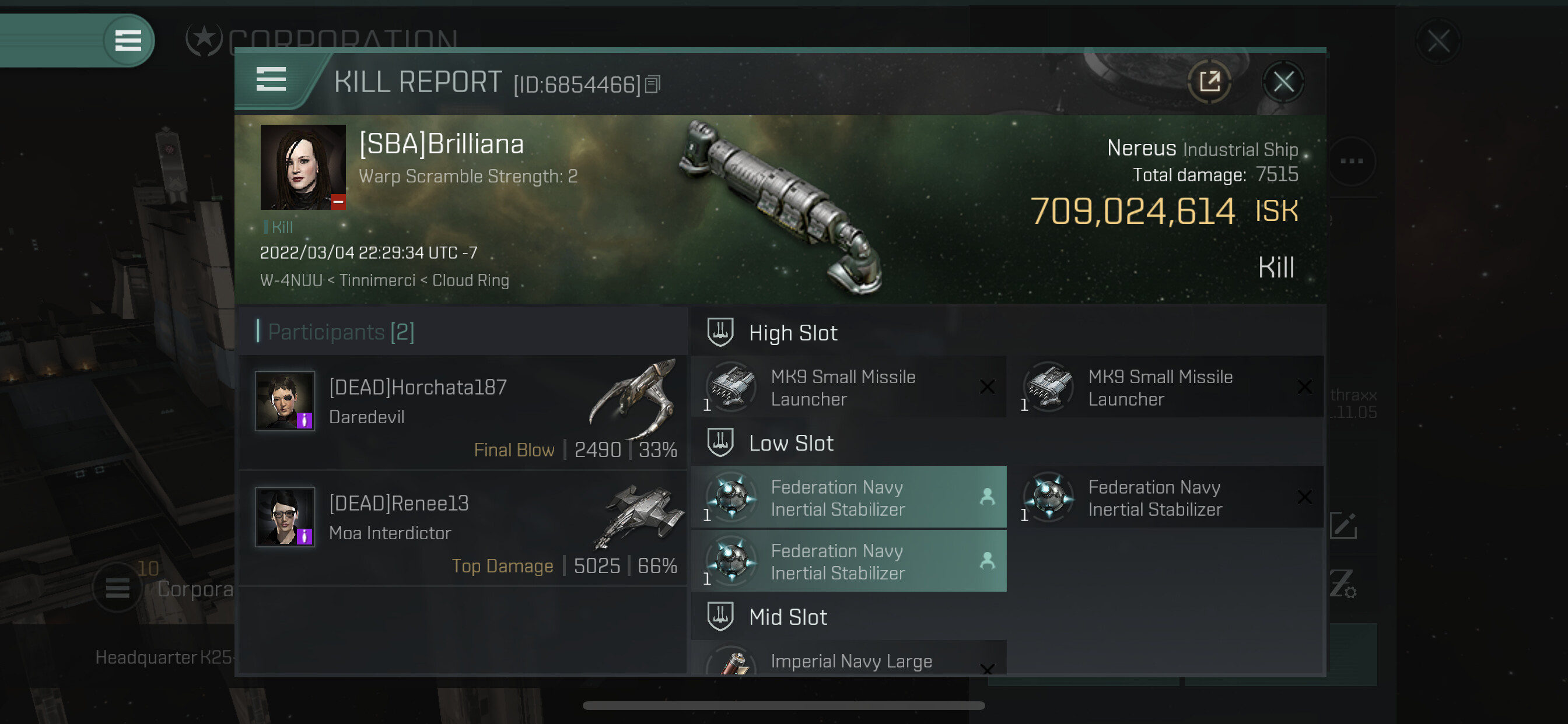Screen dimensions: 1568x724
Task: Close the Kill Report window
Action: 1283,82
